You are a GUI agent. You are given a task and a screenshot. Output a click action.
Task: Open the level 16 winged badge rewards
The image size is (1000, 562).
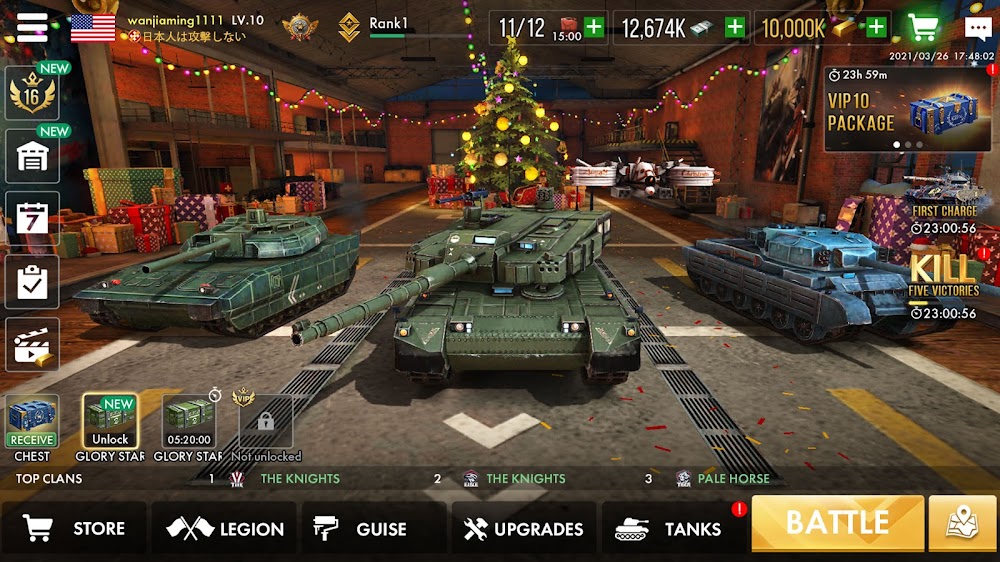coord(32,95)
